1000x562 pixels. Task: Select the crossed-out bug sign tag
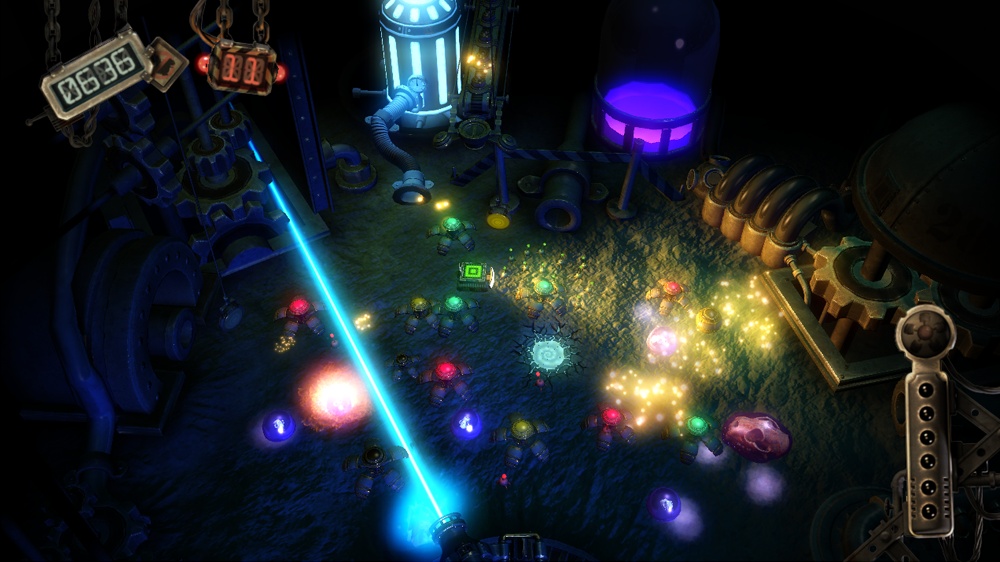coord(165,63)
